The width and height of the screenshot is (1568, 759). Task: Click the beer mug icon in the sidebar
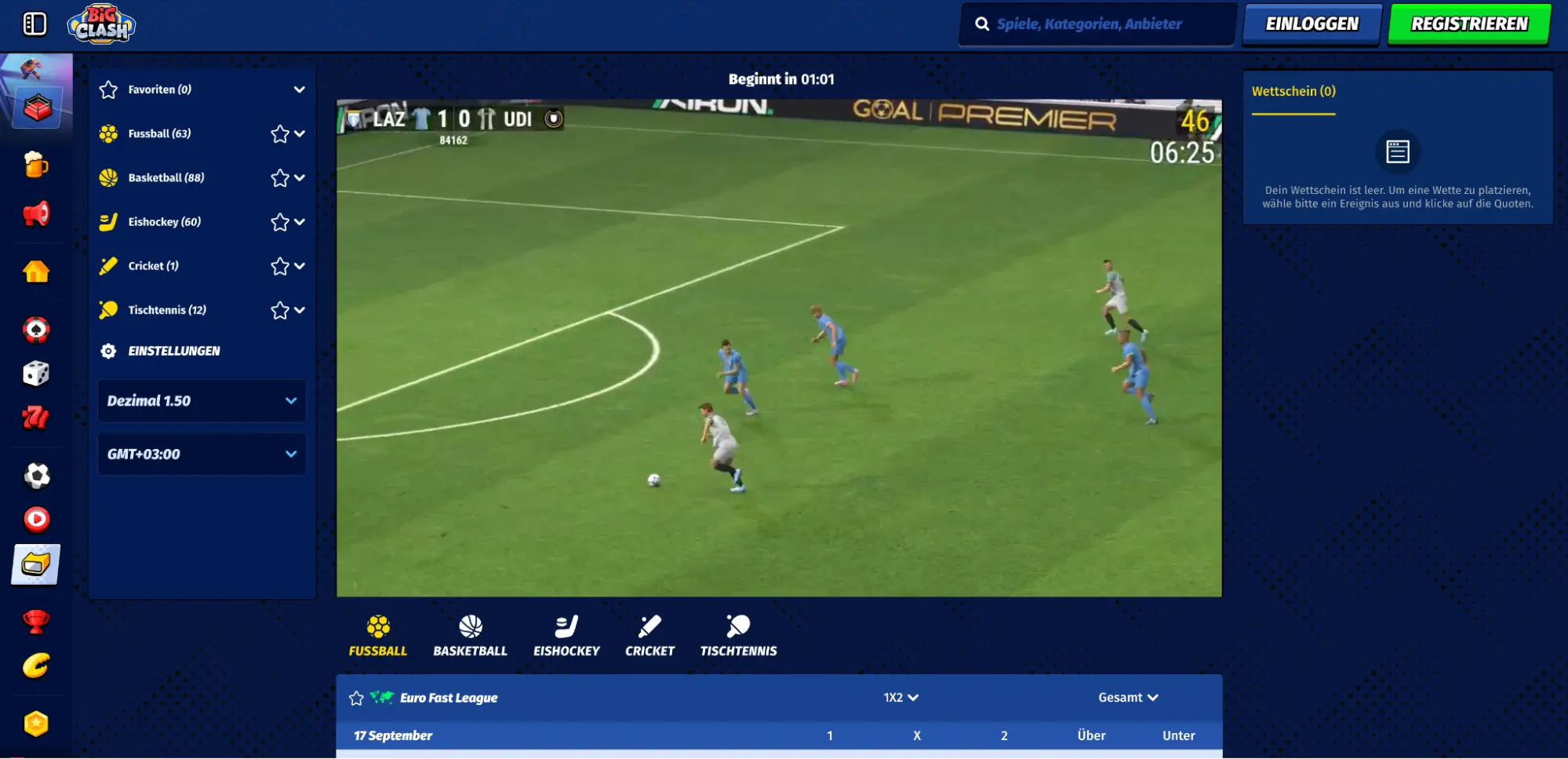pos(36,165)
